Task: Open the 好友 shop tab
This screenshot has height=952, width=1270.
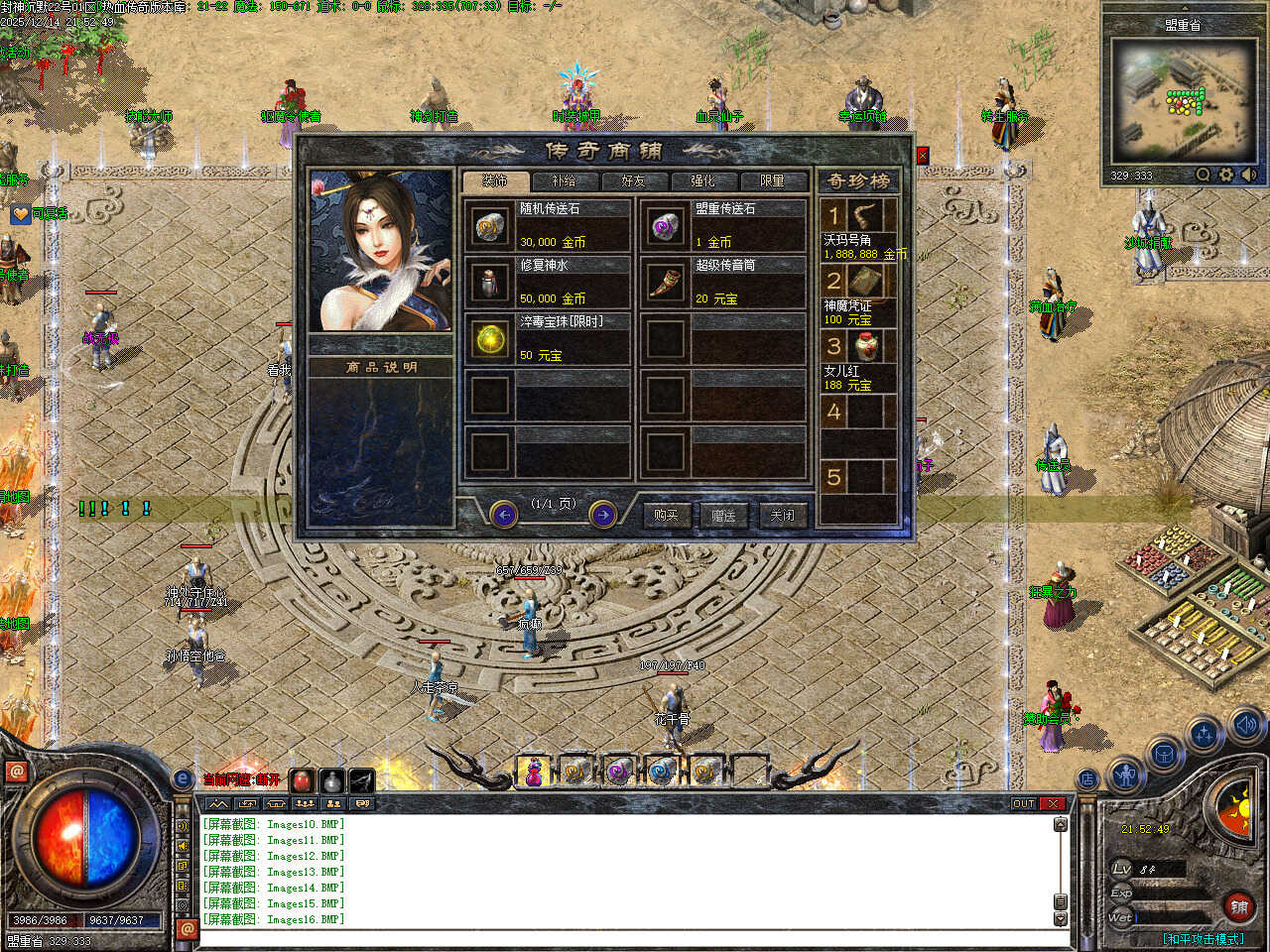Action: coord(633,181)
